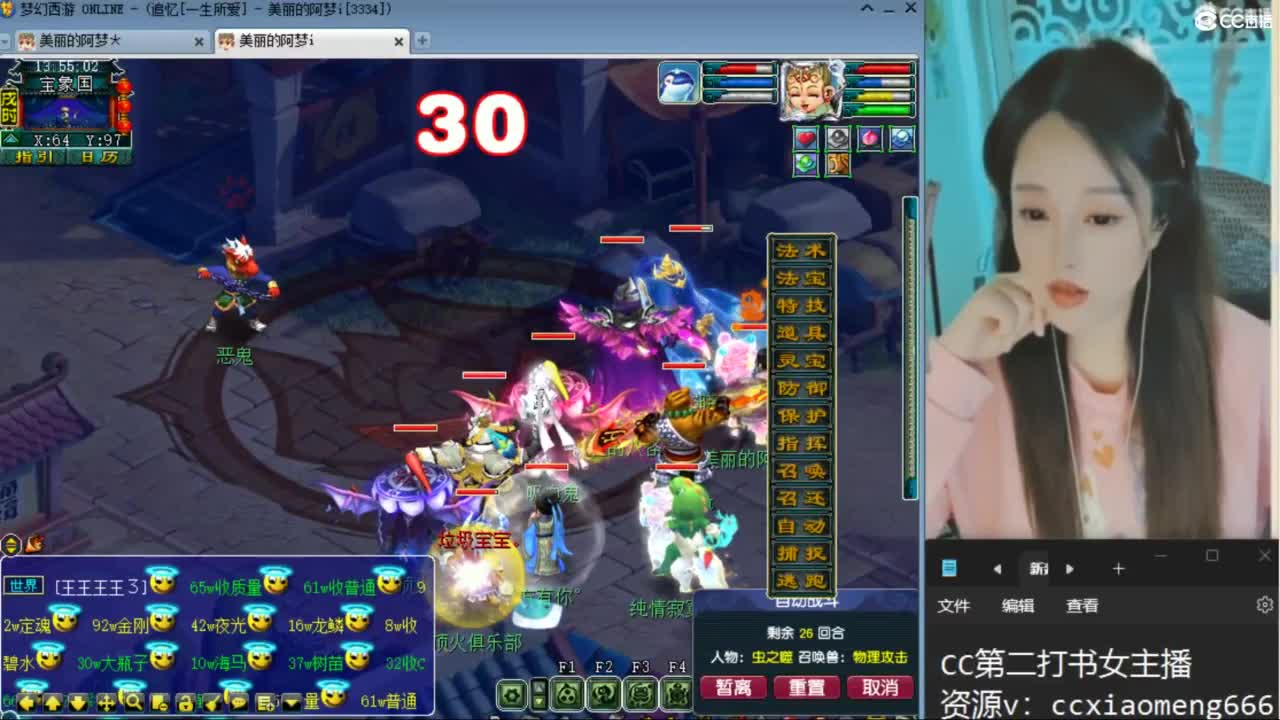Image resolution: width=1280 pixels, height=720 pixels.
Task: Click the F1 quick skill slot icon
Action: click(568, 693)
